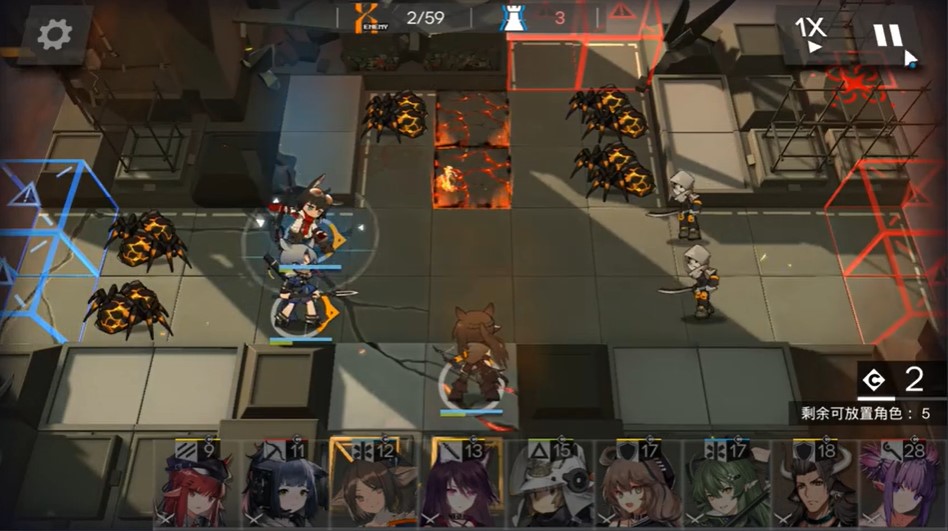This screenshot has width=948, height=531.
Task: Select the purple-haired operator card costing 28
Action: pyautogui.click(x=900, y=487)
